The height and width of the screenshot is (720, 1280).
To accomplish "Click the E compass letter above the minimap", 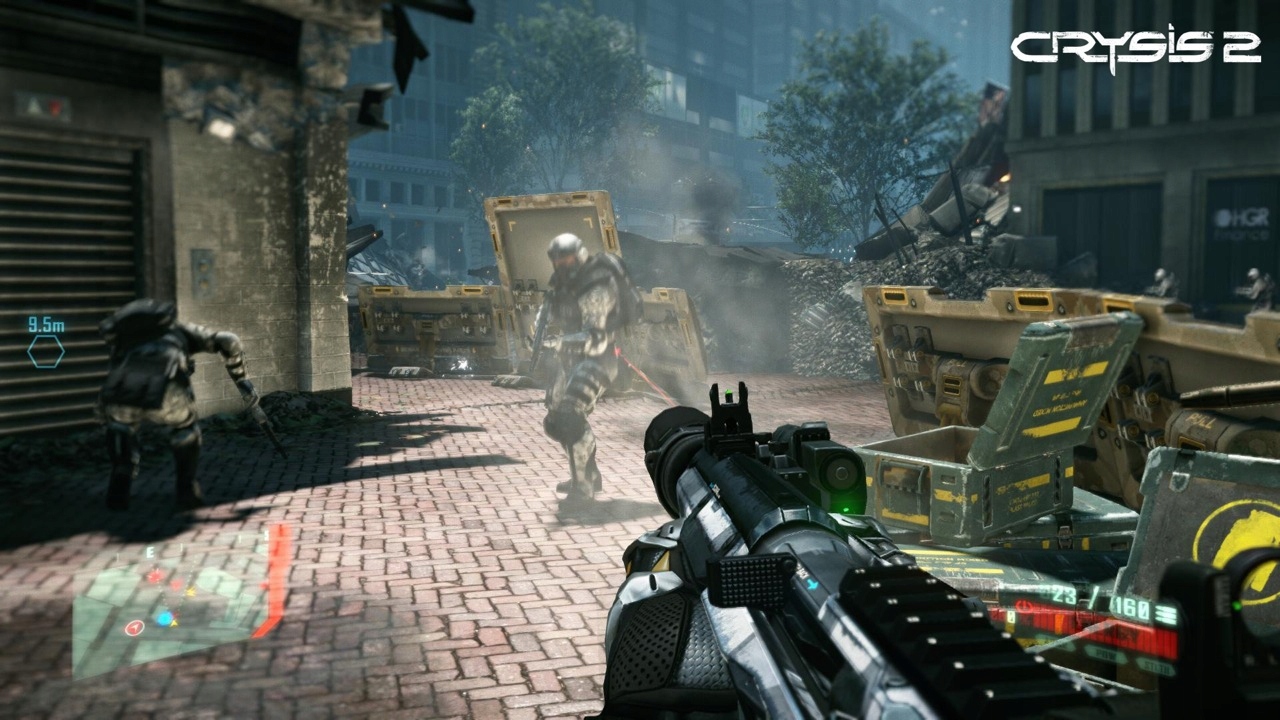I will click(x=150, y=550).
